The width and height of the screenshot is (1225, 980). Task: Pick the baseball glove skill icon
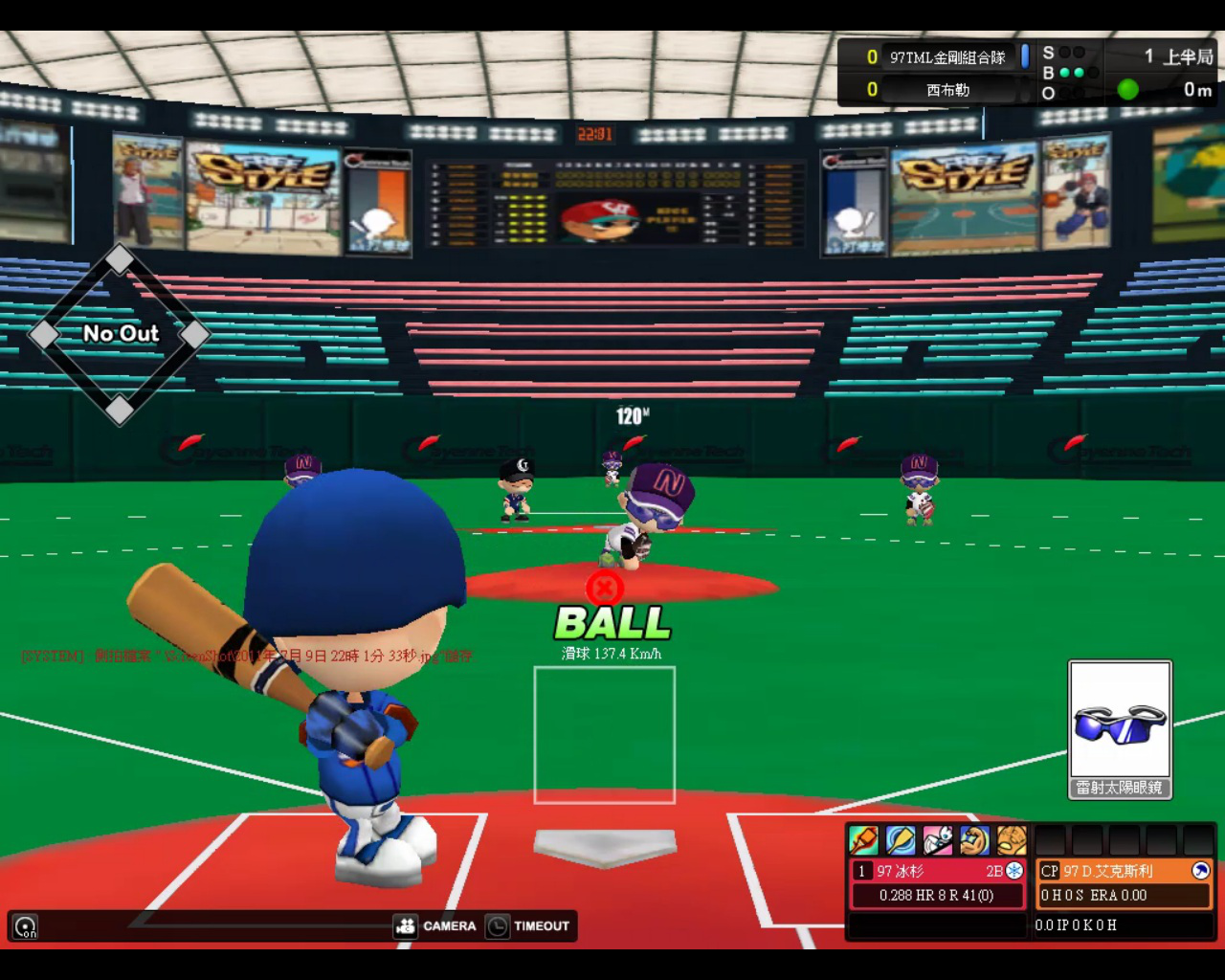pyautogui.click(x=1012, y=839)
